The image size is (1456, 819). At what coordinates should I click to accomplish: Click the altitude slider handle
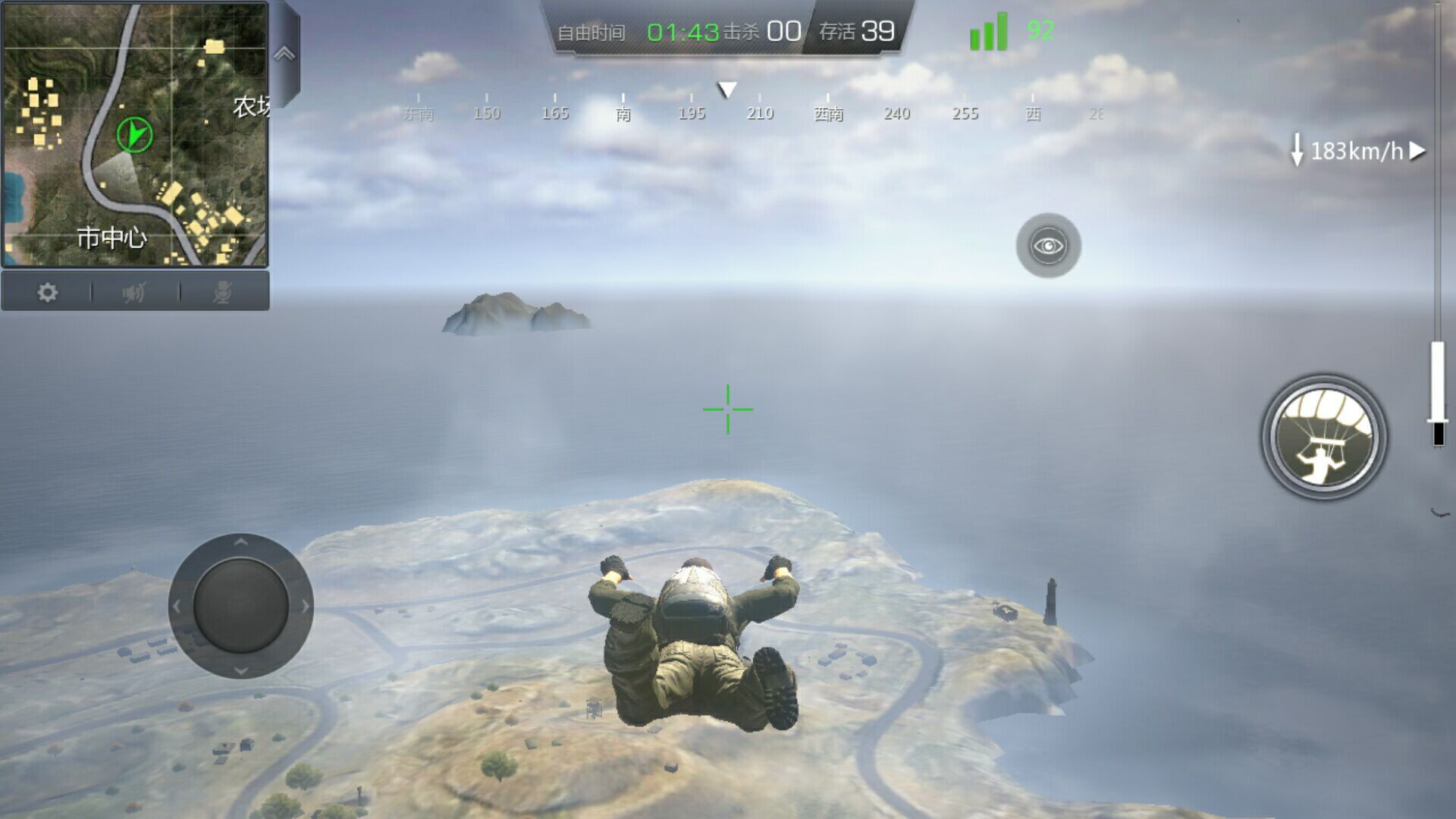(x=1438, y=419)
